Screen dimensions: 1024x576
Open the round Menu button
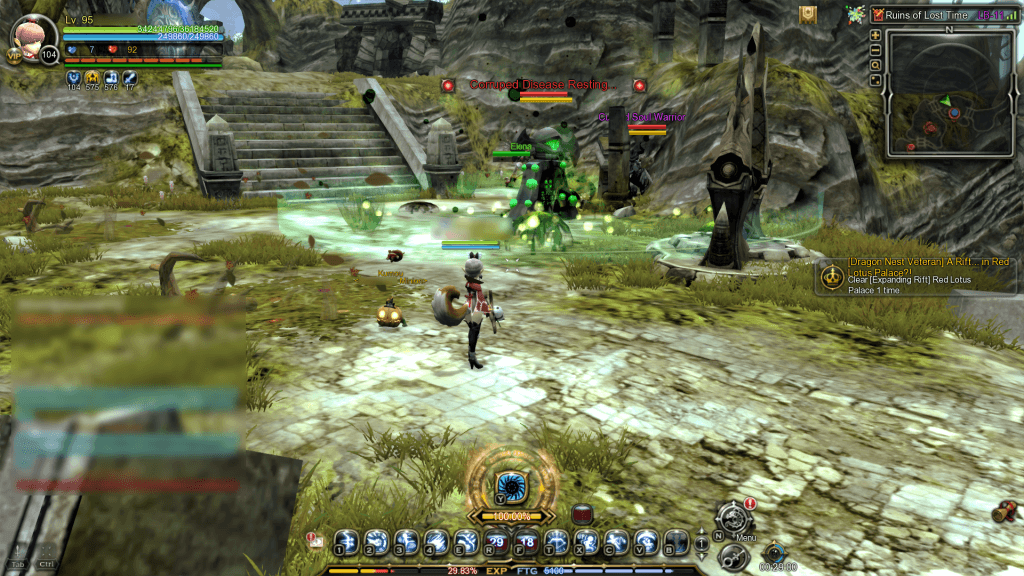tap(736, 518)
